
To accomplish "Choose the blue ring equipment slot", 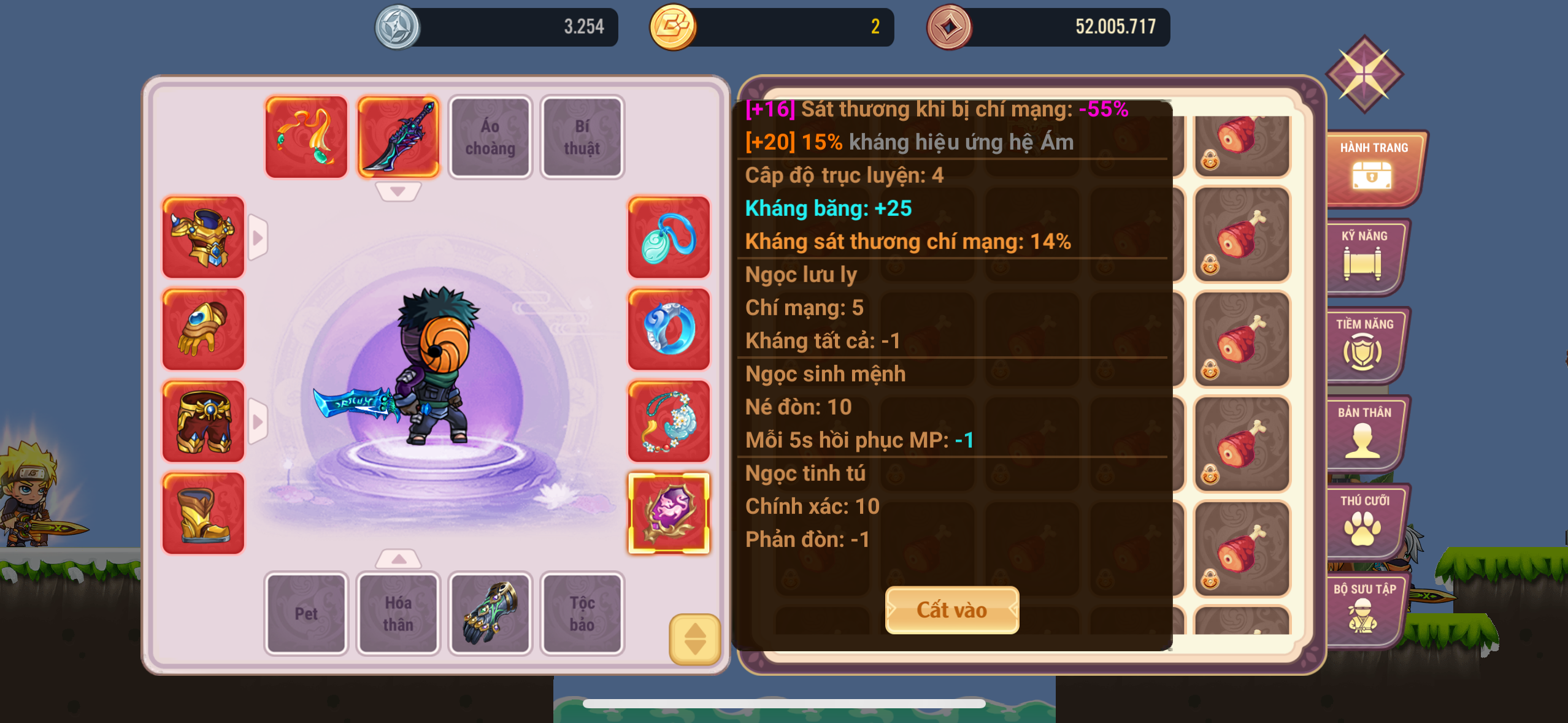I will [669, 329].
